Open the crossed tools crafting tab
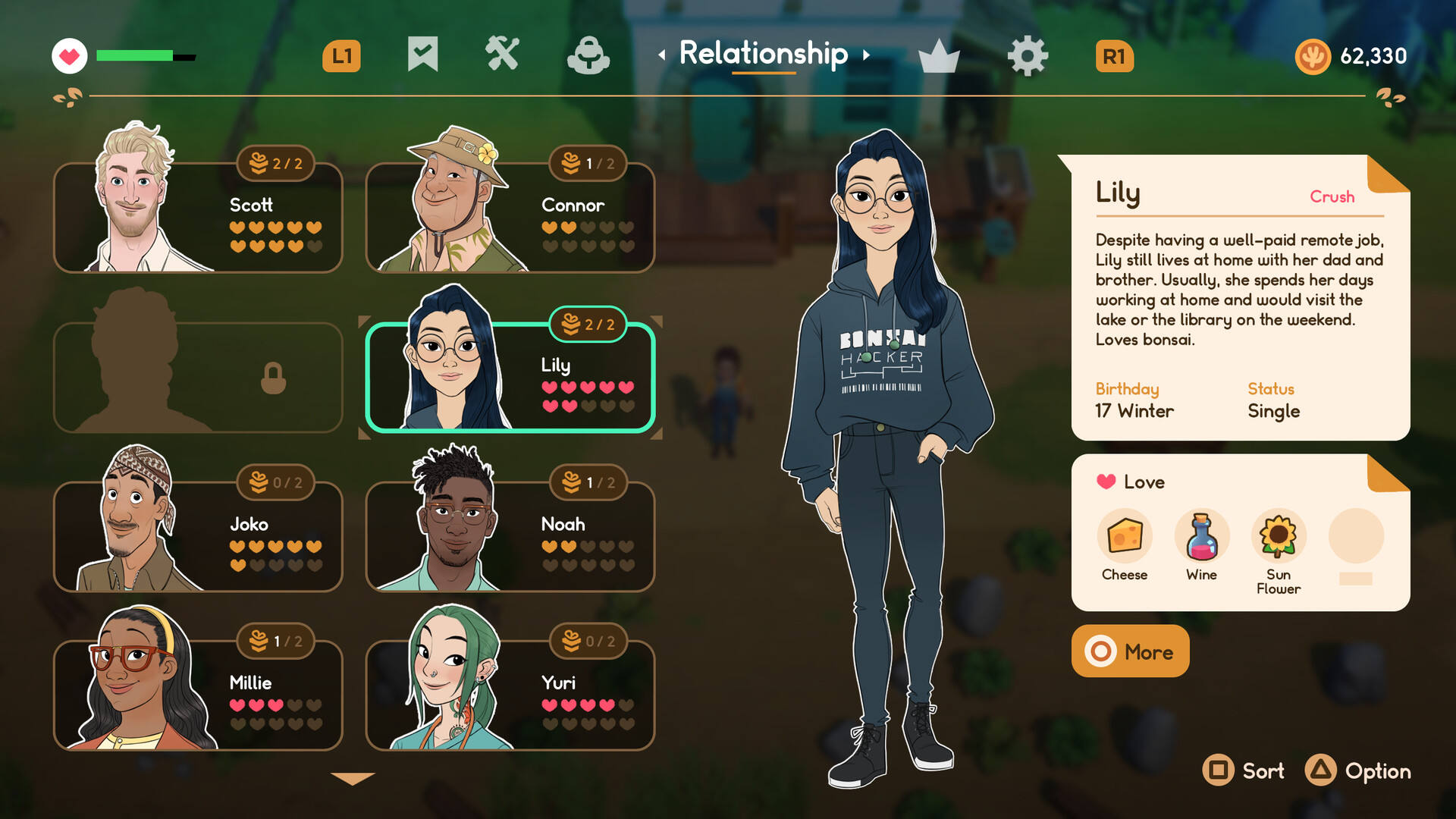Screen dimensions: 1456x819 tap(502, 55)
